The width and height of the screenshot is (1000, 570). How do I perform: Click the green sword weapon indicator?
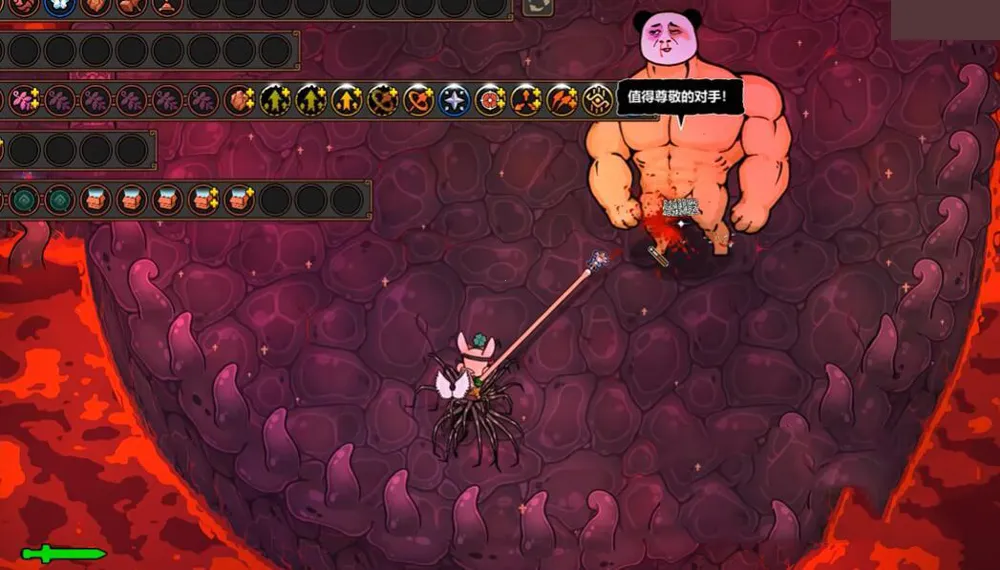tap(63, 553)
